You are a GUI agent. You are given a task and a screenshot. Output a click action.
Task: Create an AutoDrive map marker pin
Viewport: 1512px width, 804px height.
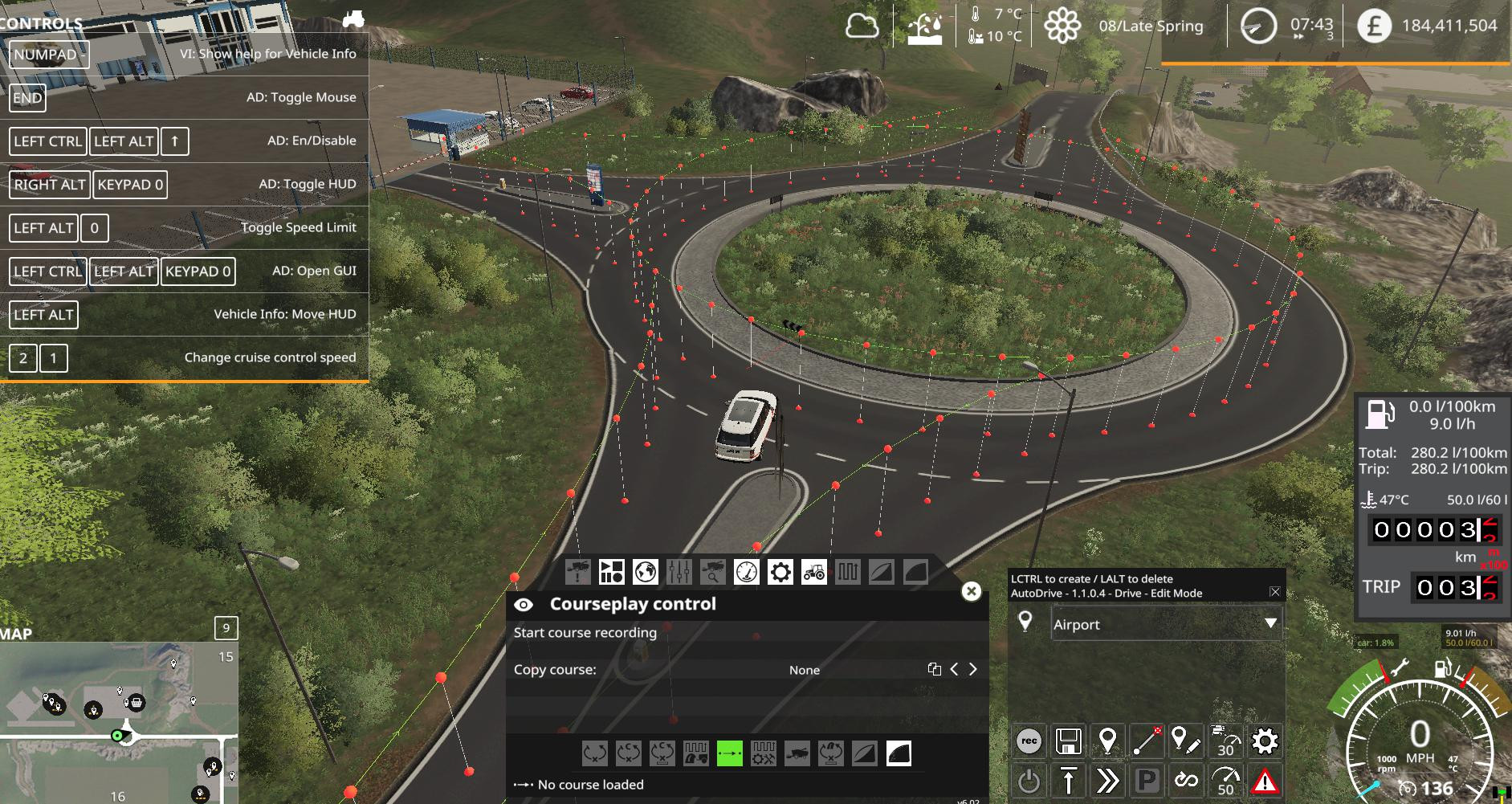pos(1107,741)
